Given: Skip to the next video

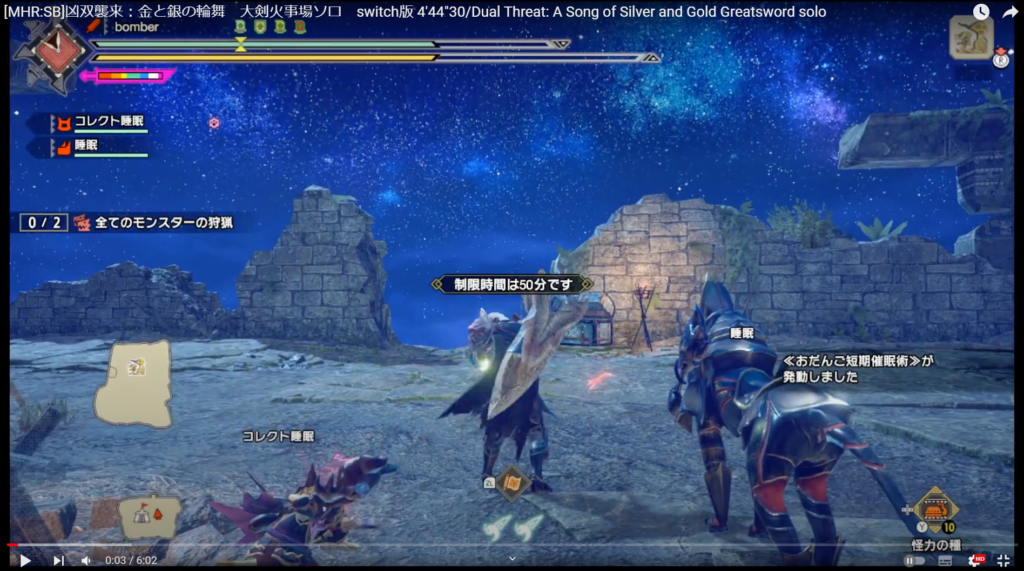Looking at the screenshot, I should pos(58,560).
